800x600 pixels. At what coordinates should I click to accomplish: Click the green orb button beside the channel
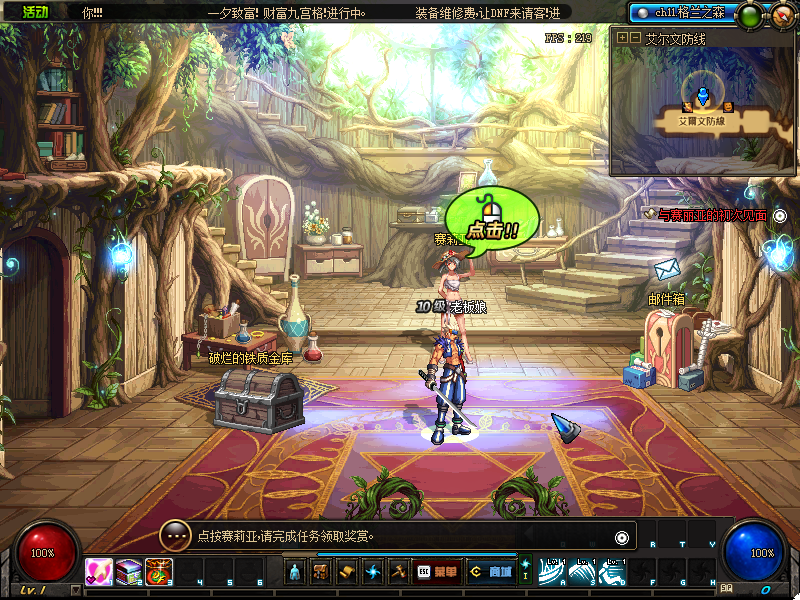click(x=748, y=15)
